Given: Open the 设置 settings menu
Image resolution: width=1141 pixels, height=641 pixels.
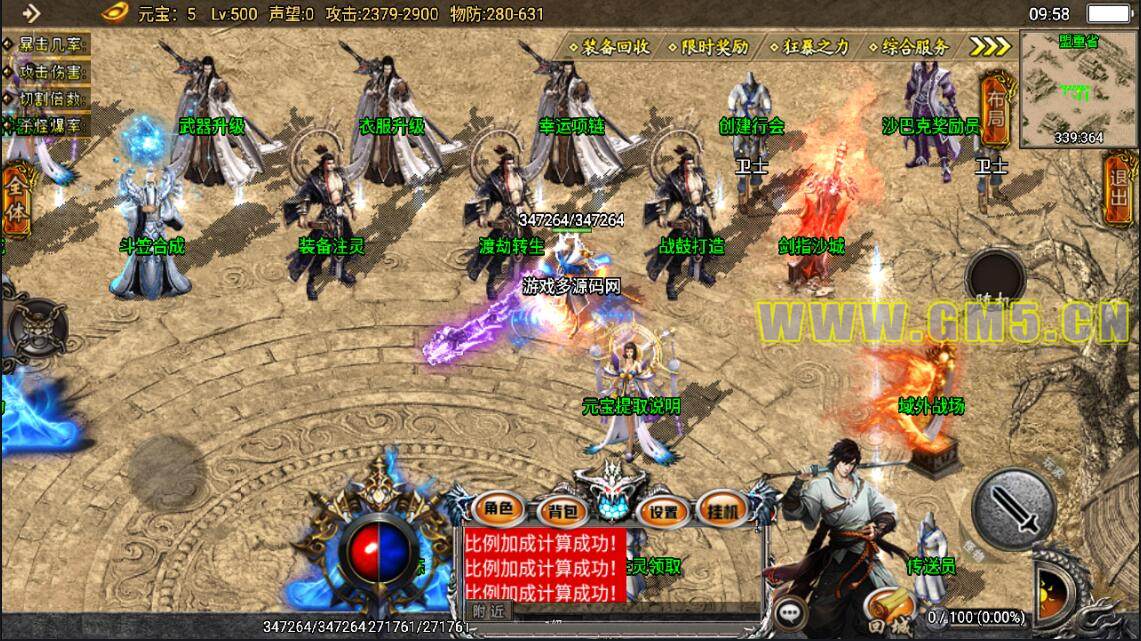Looking at the screenshot, I should 662,512.
